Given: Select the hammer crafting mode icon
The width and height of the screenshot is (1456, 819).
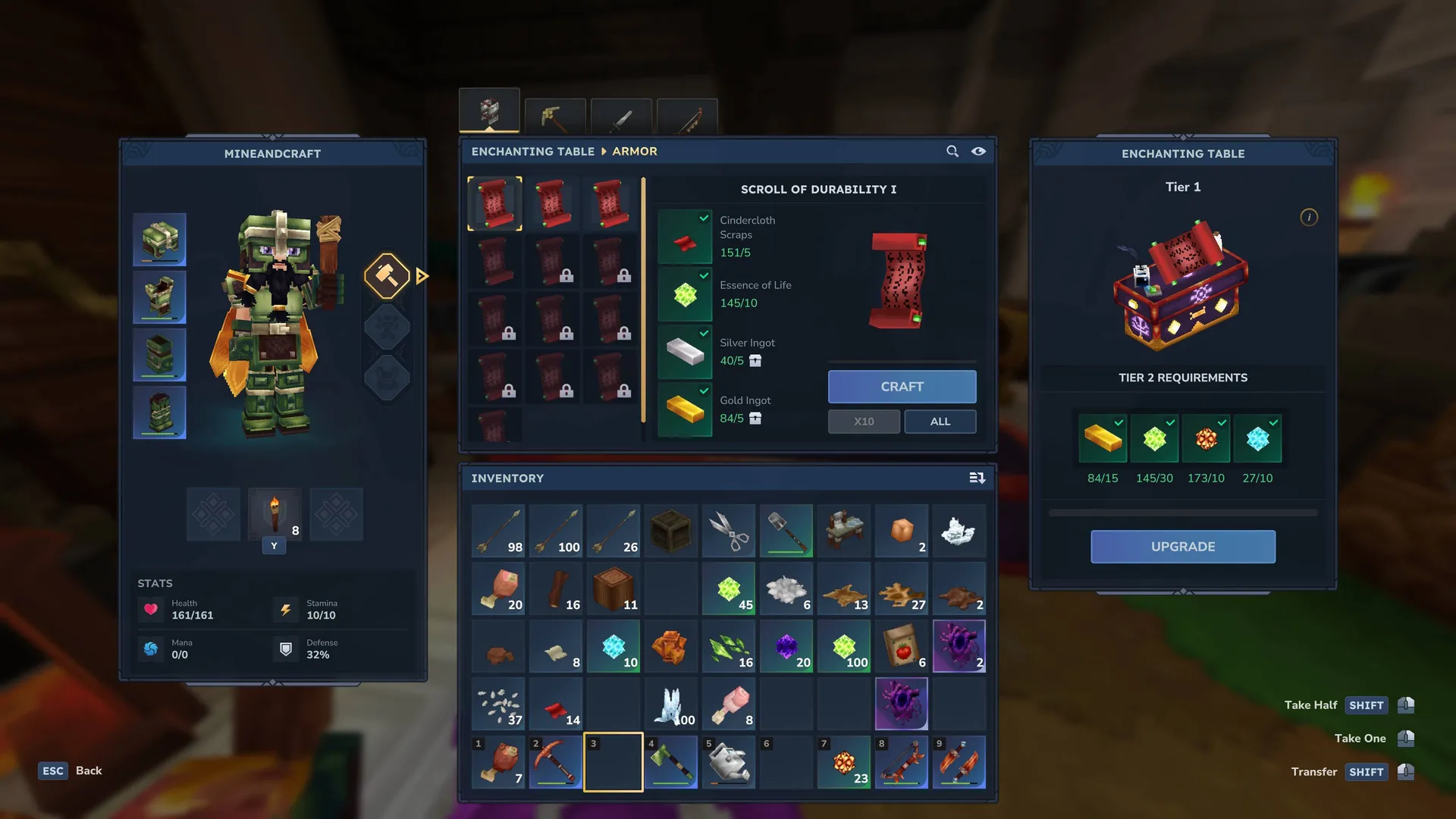Looking at the screenshot, I should [x=387, y=276].
